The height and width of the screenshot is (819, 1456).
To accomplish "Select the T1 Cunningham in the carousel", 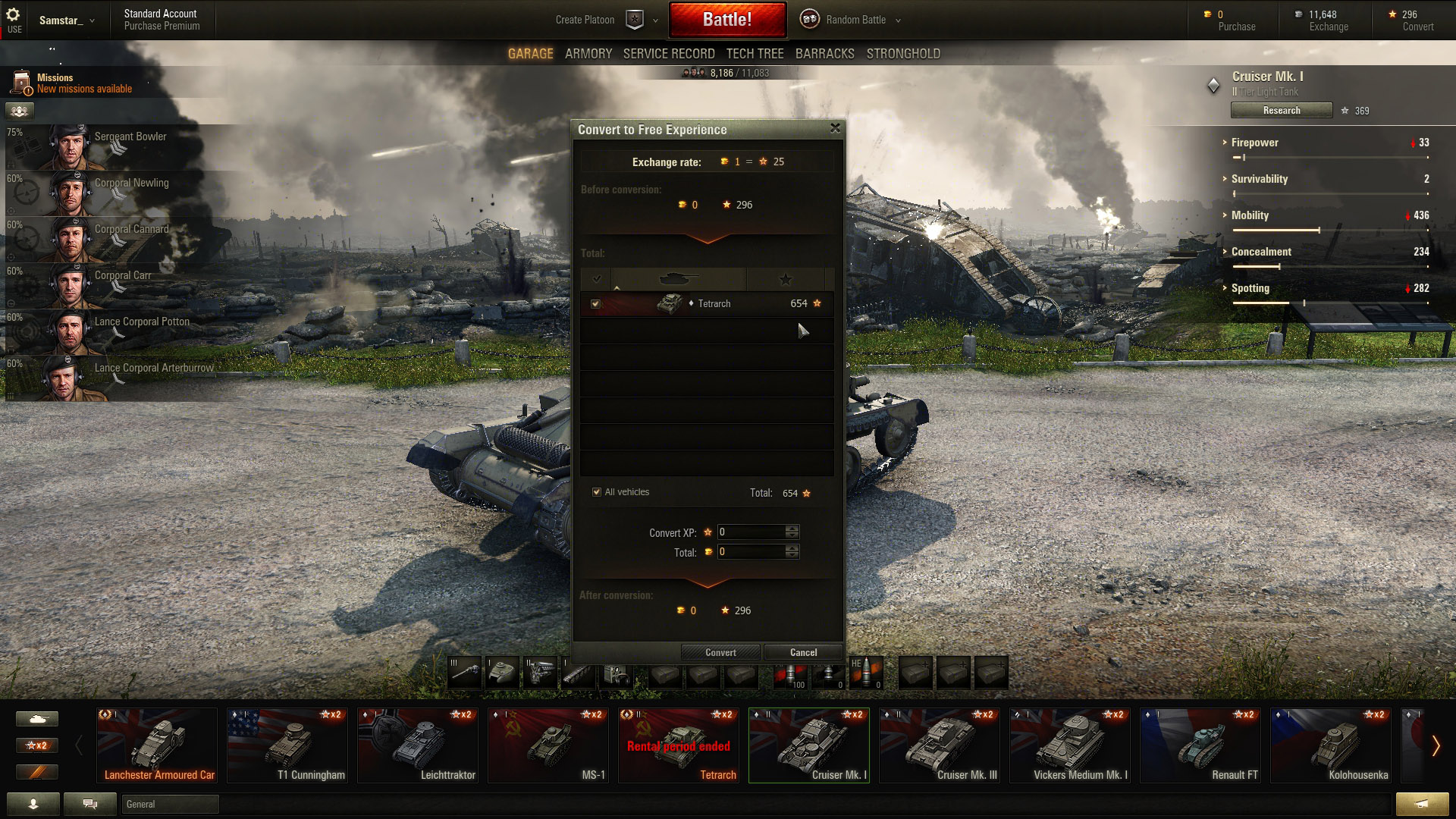I will (287, 745).
